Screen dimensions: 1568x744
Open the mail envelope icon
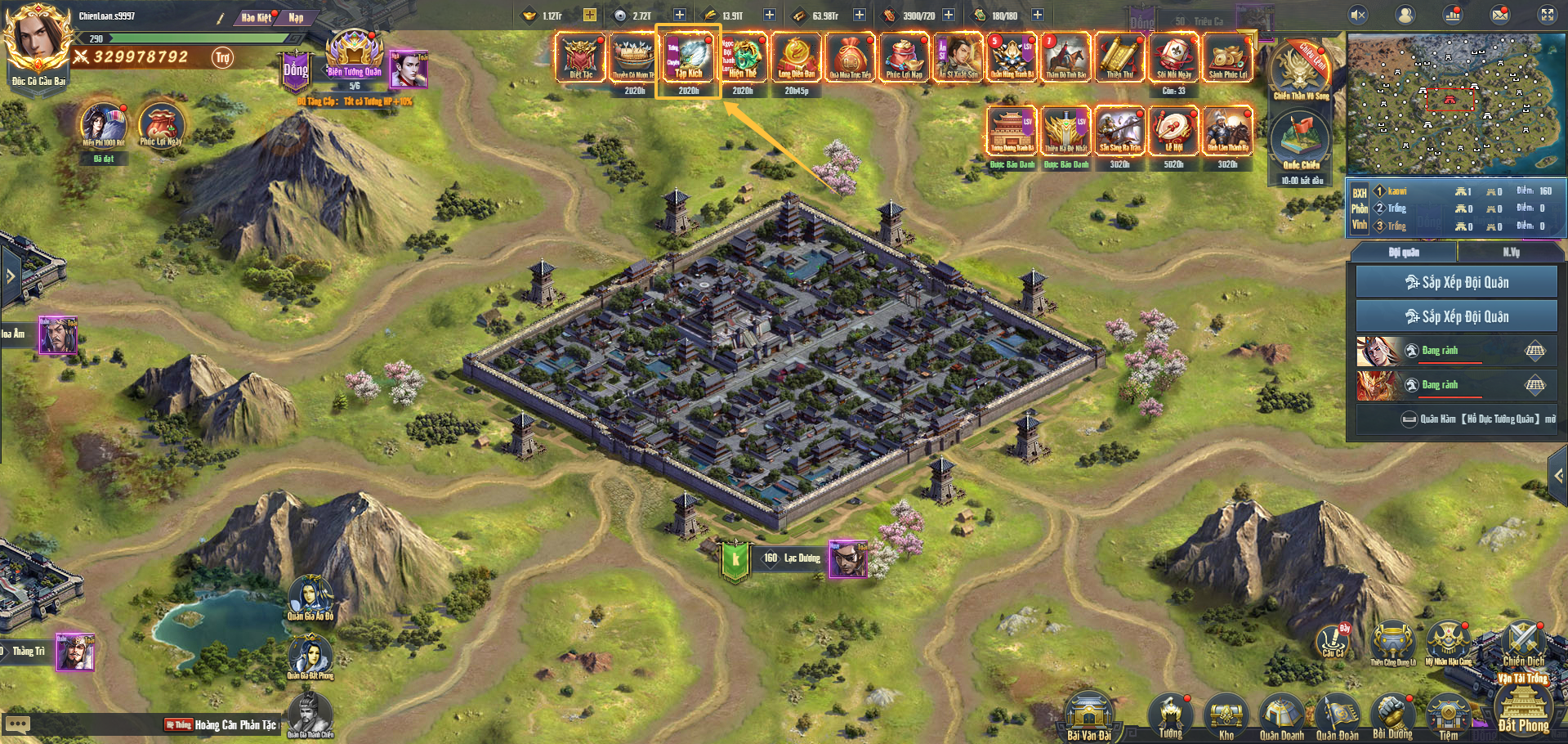click(x=1500, y=15)
